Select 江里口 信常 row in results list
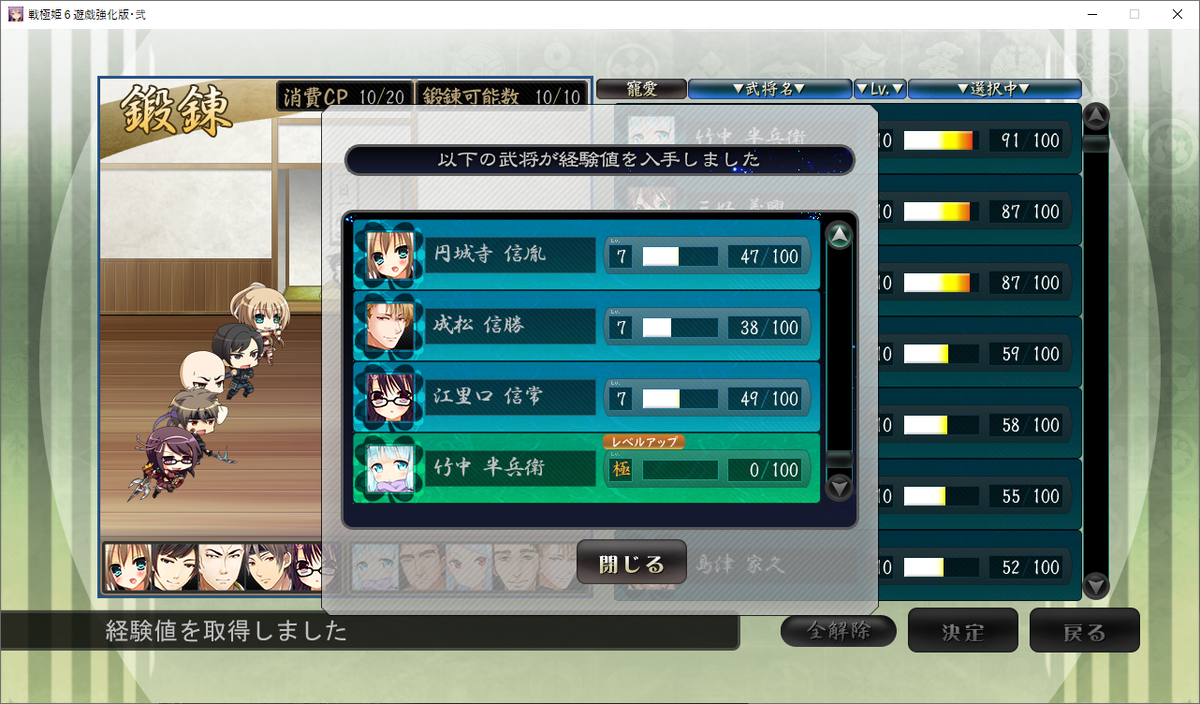The width and height of the screenshot is (1200, 704). [587, 398]
